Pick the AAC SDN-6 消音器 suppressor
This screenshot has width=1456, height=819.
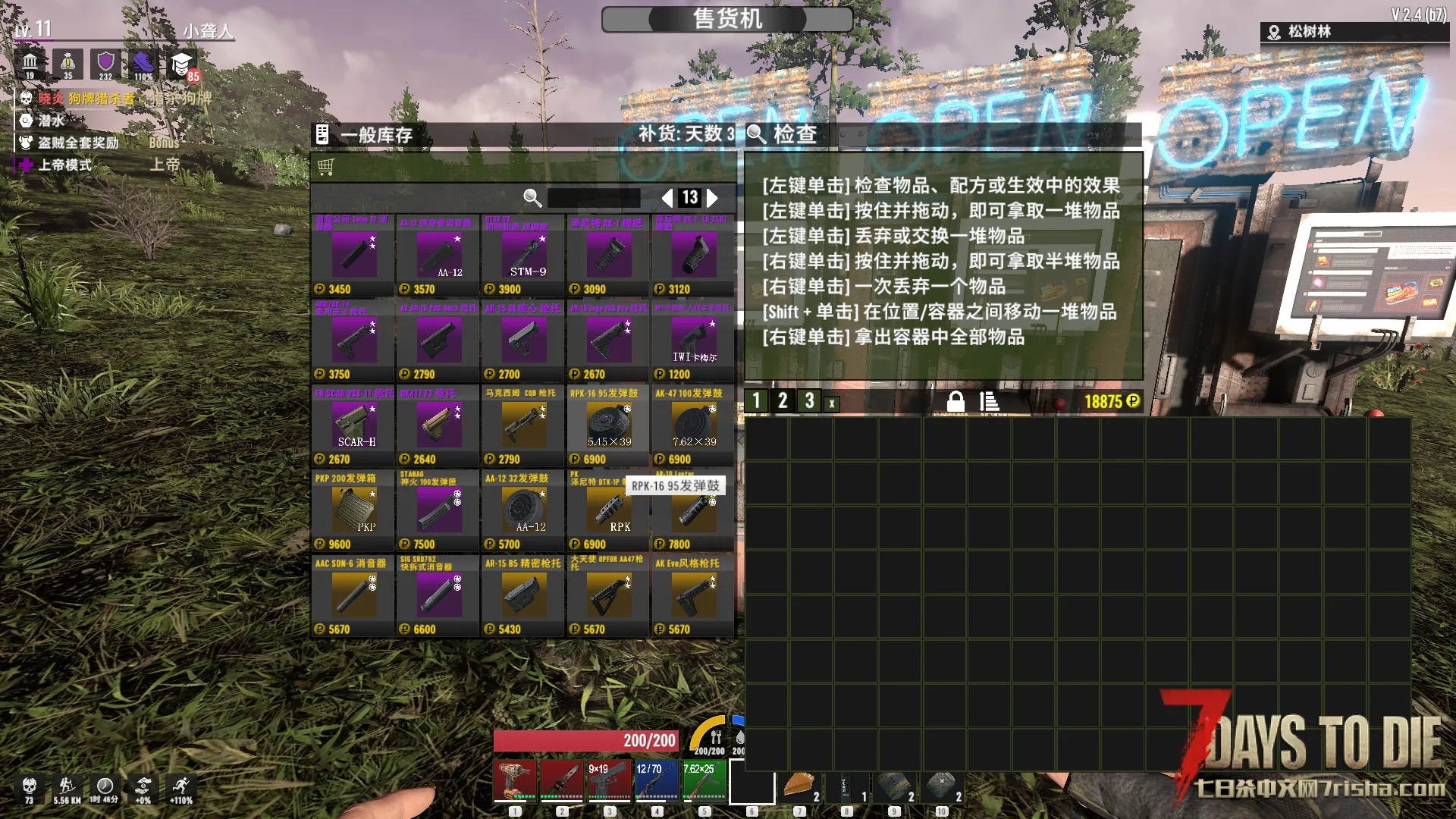(354, 595)
